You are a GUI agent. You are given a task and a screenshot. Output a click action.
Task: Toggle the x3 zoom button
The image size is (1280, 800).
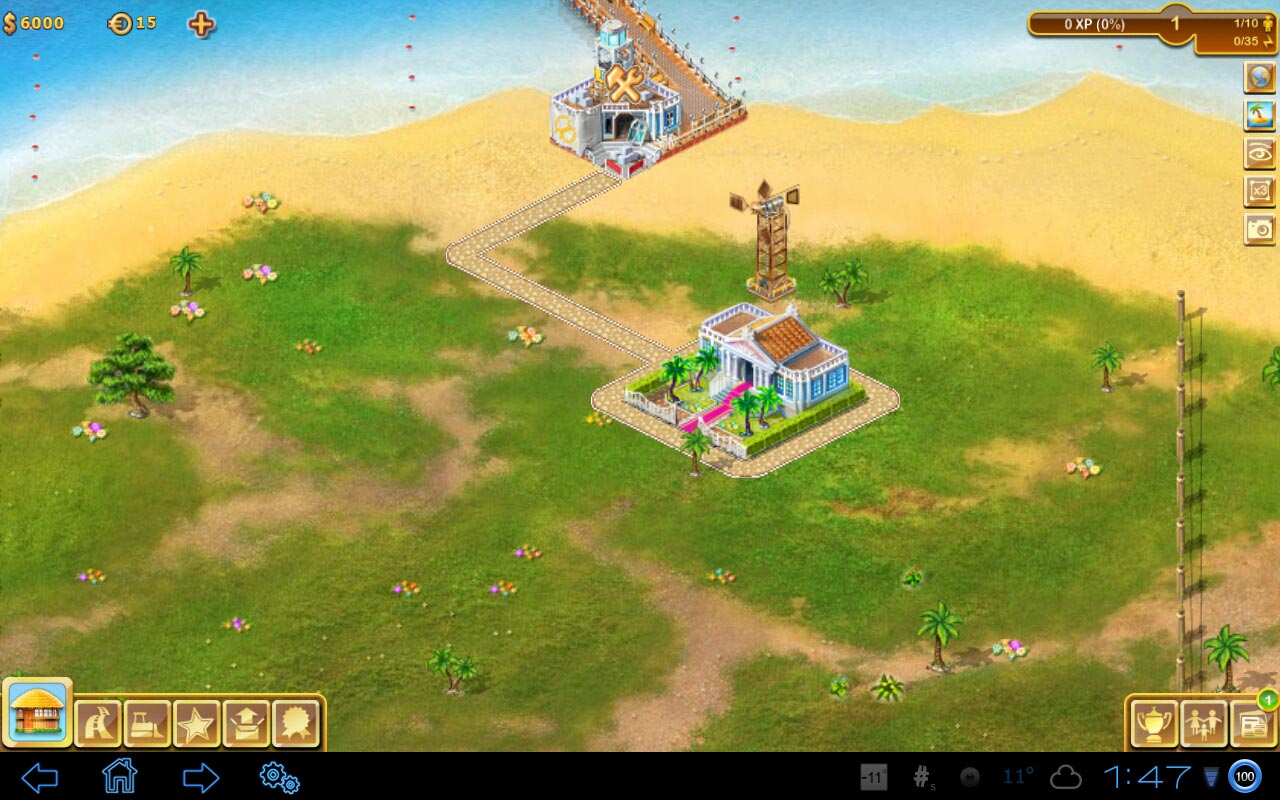click(x=1259, y=191)
